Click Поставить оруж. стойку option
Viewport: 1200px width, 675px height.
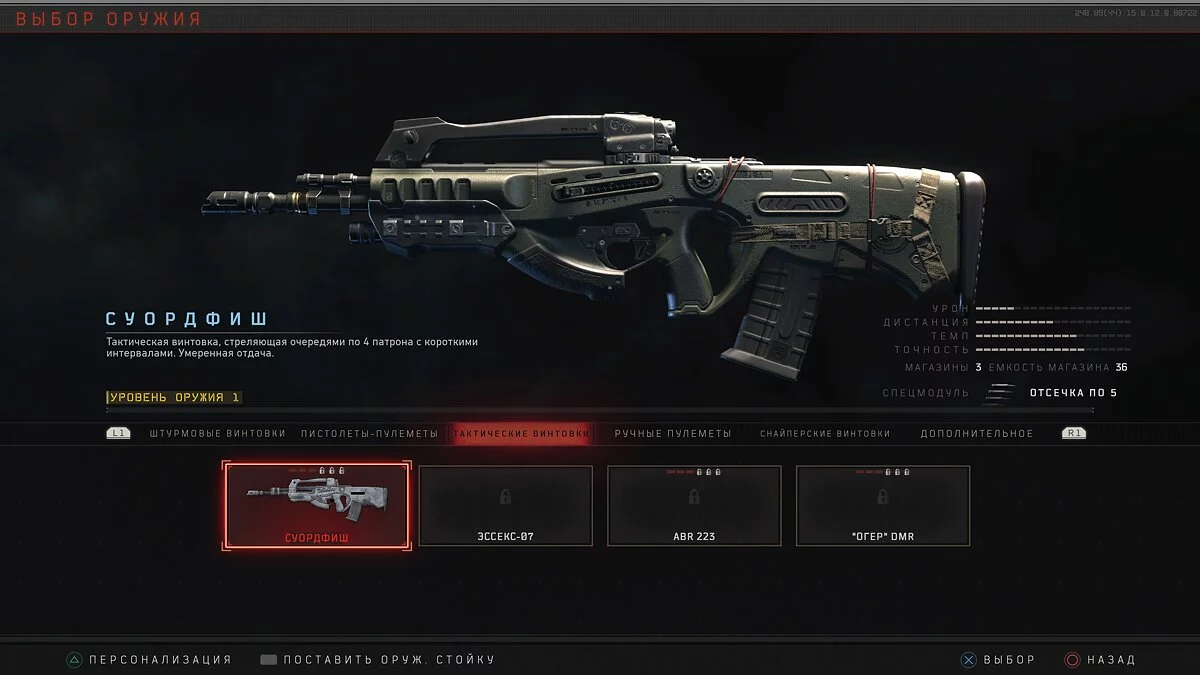[x=378, y=660]
